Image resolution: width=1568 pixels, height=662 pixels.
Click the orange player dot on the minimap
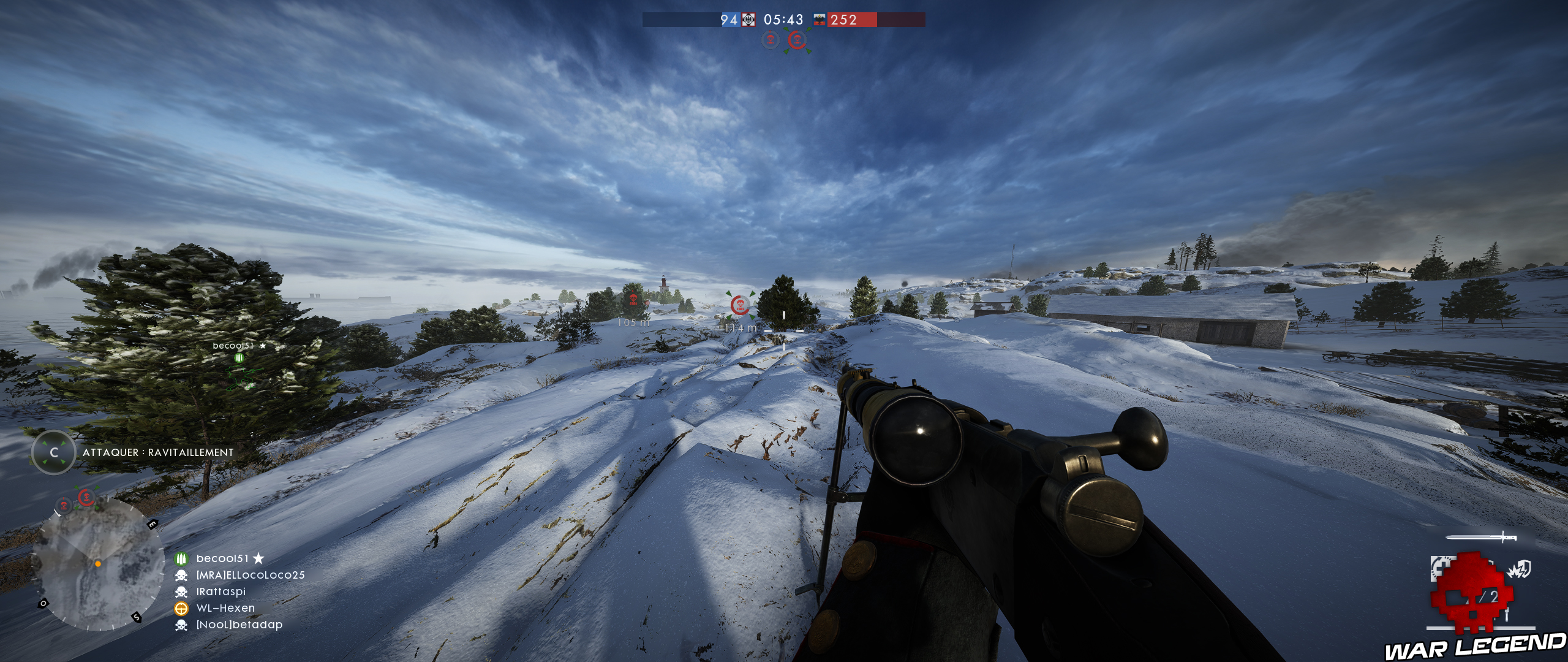click(98, 563)
